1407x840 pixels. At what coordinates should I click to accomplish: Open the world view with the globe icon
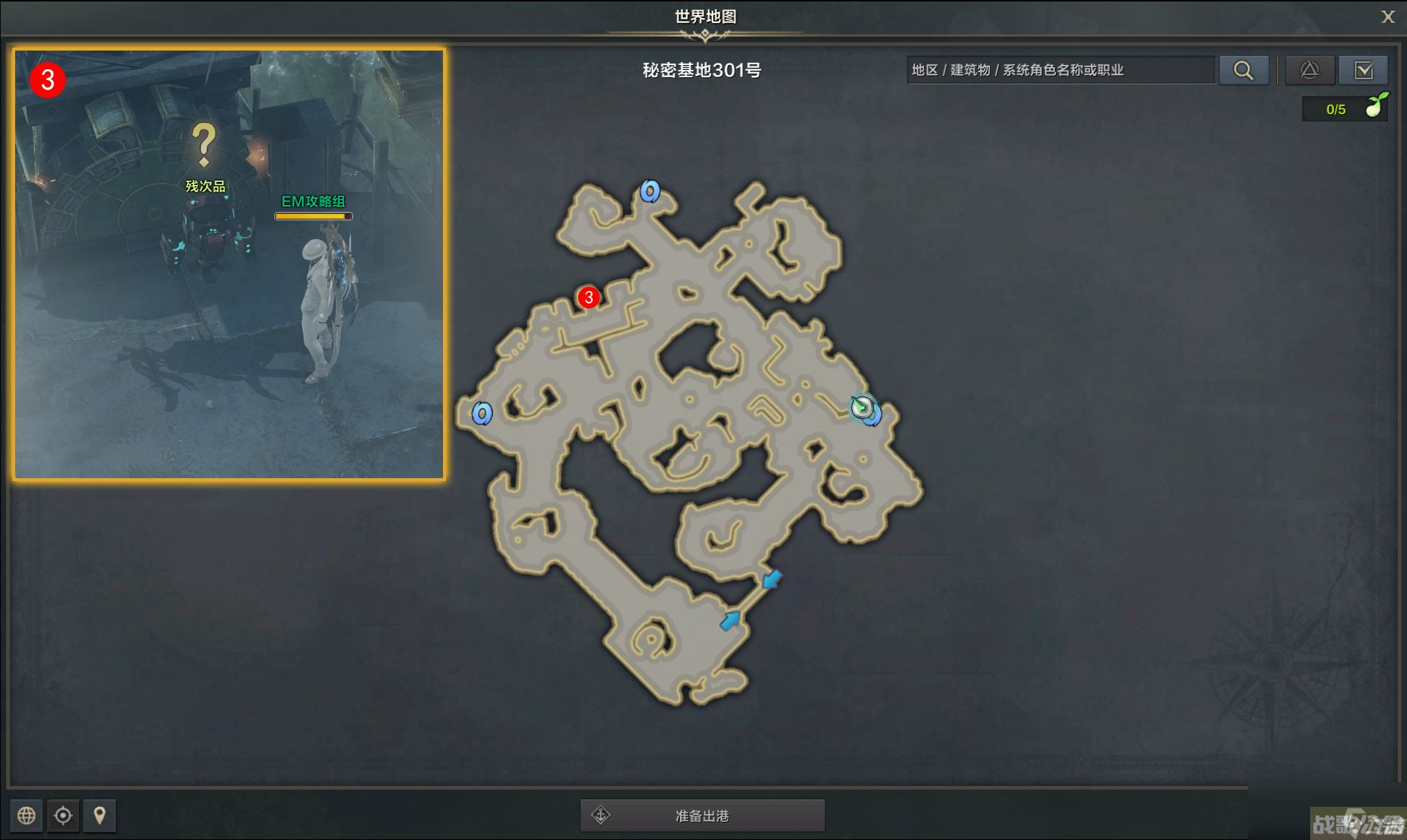click(27, 815)
